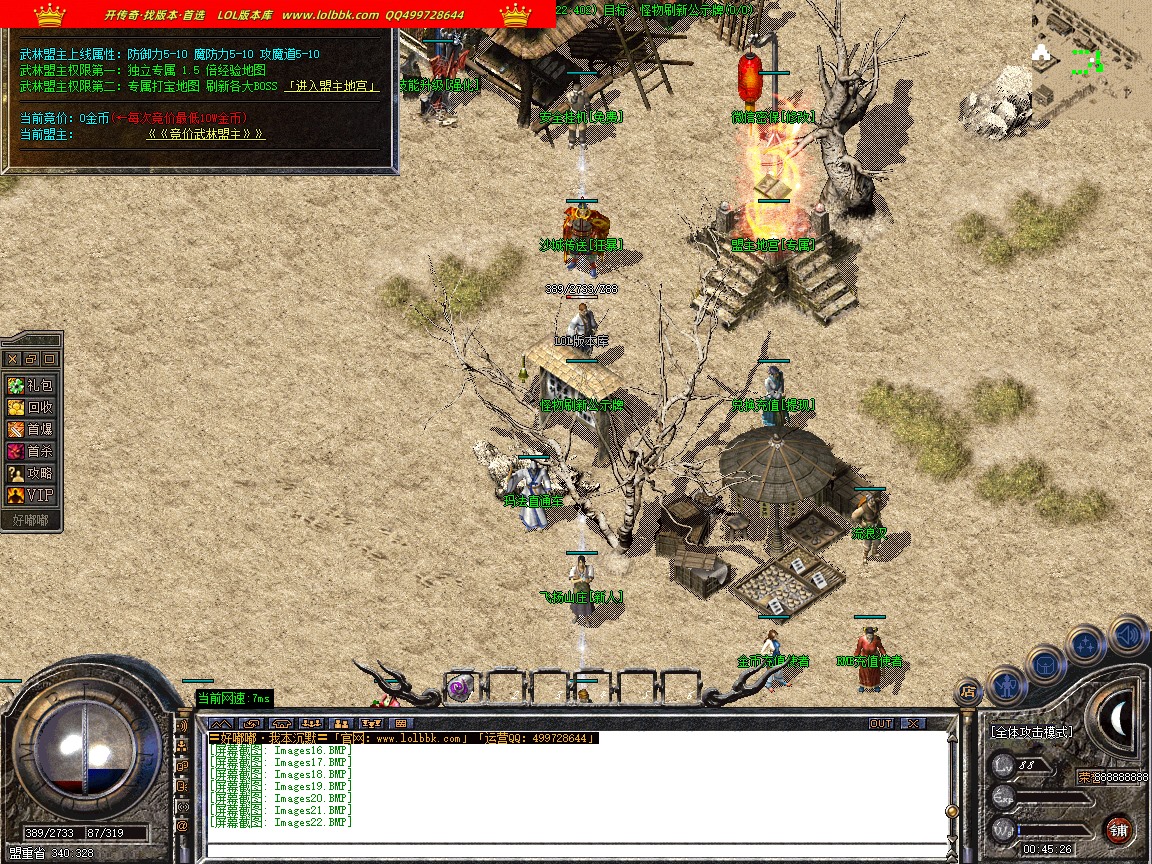This screenshot has width=1152, height=864.
Task: Close the chat panel with X button
Action: click(913, 723)
